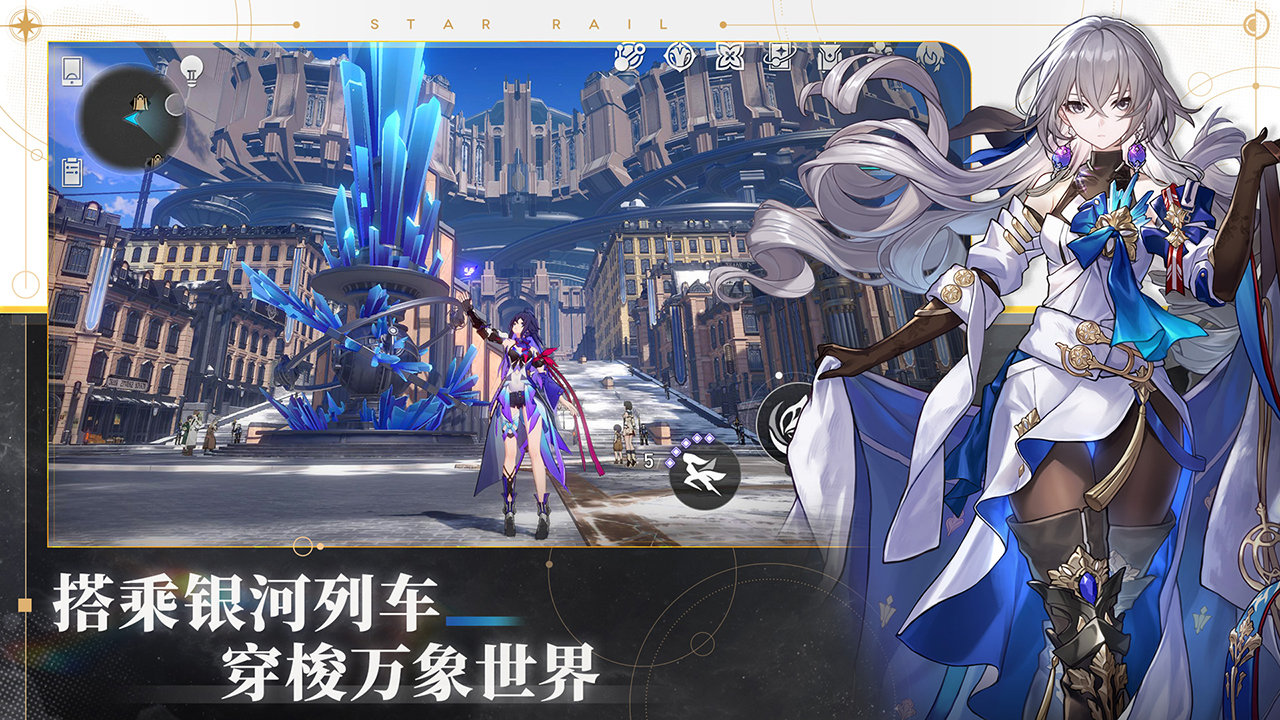Open the round emblem guide icon in the top toolbar
The height and width of the screenshot is (720, 1280).
point(680,55)
